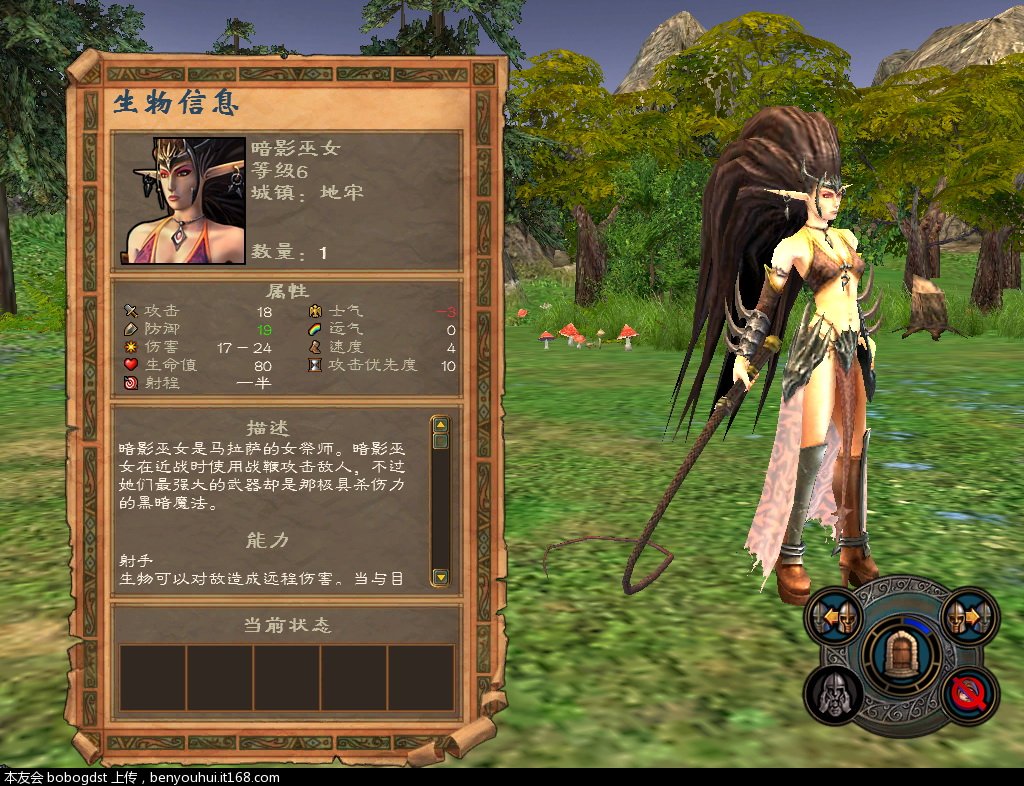
Task: Click the description scrollbar up arrow
Action: click(x=440, y=424)
